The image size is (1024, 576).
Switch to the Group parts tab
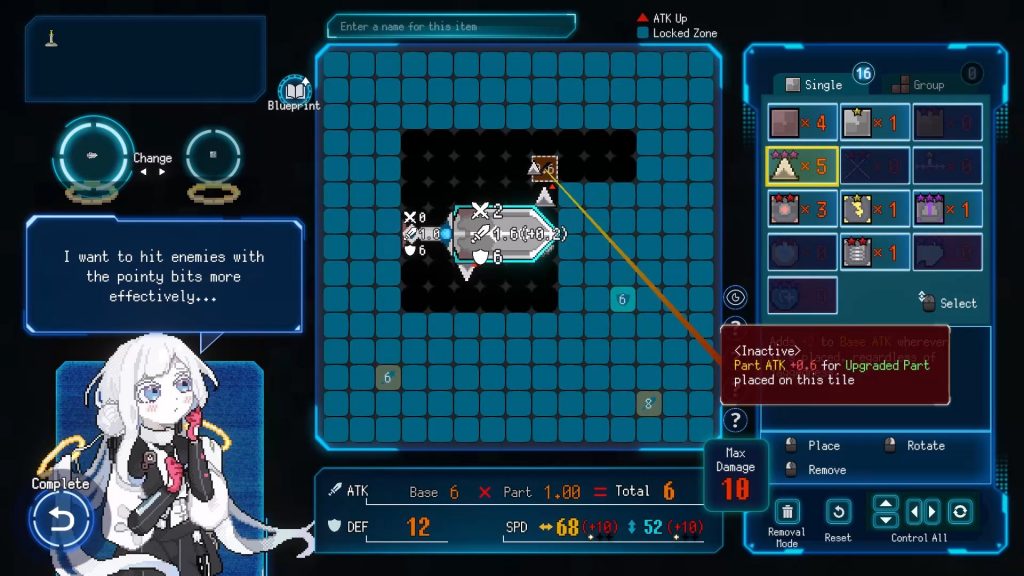click(919, 85)
